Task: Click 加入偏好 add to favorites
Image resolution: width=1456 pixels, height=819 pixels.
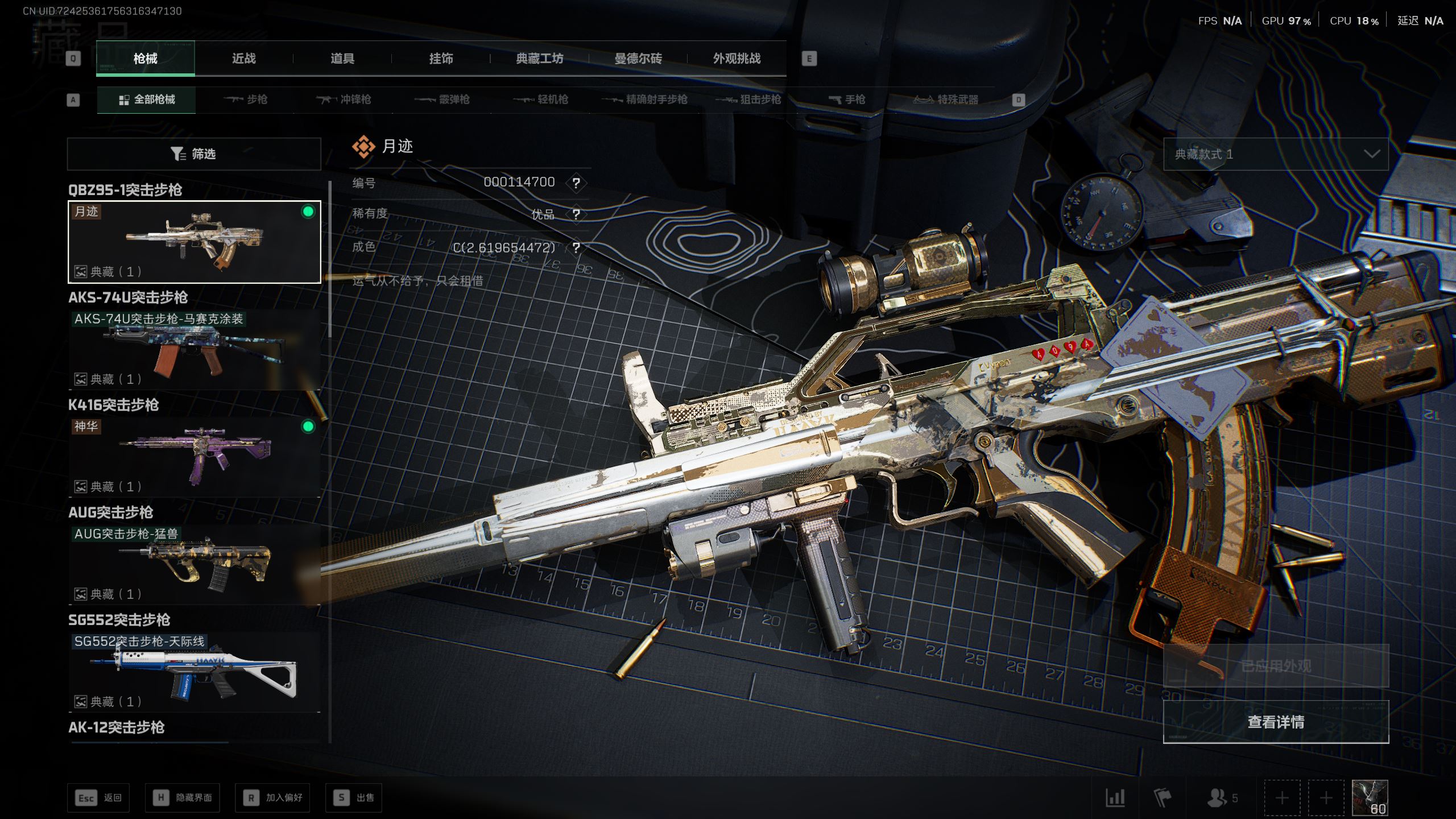Action: [273, 798]
